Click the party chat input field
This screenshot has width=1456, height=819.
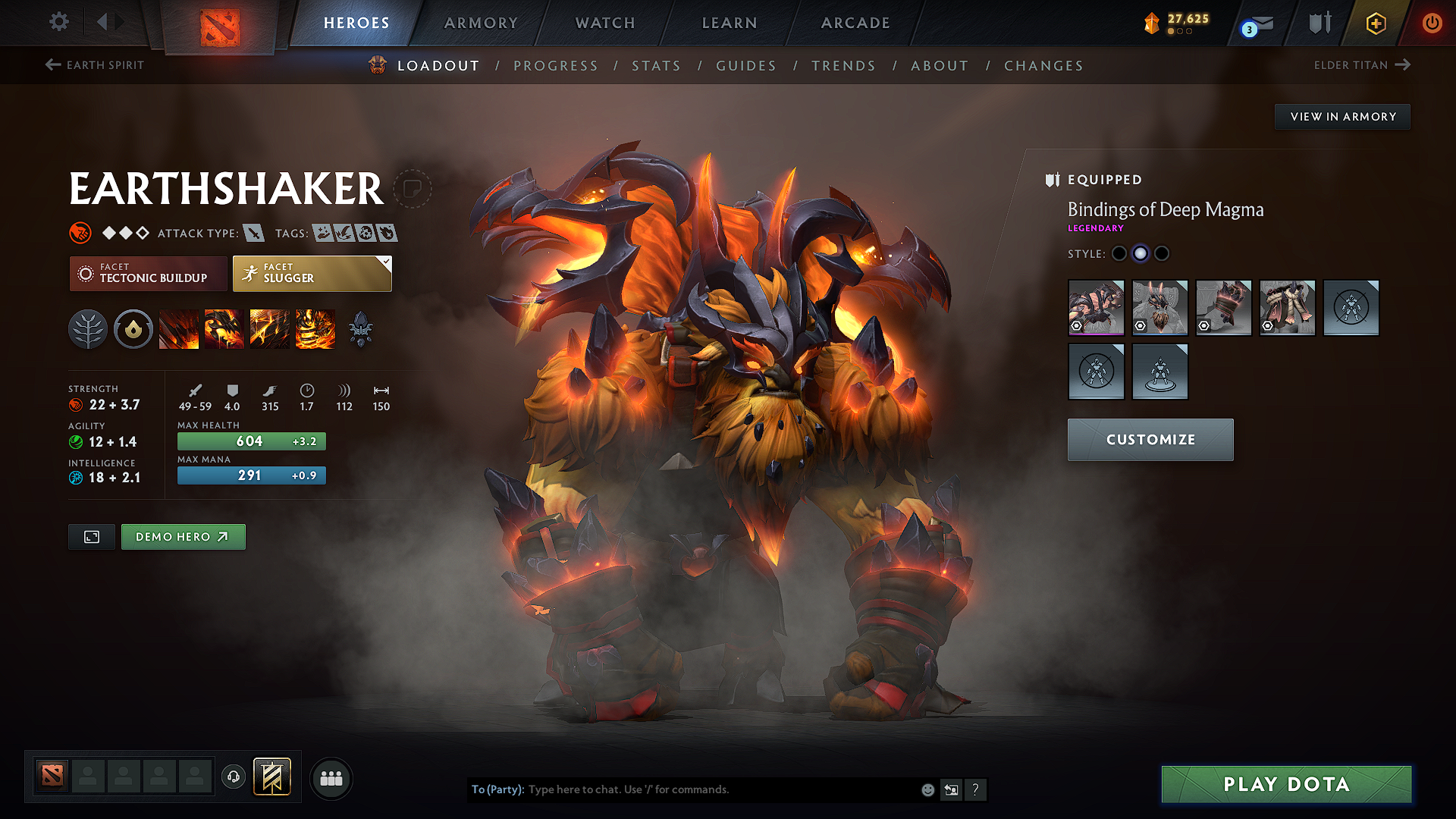pos(720,789)
